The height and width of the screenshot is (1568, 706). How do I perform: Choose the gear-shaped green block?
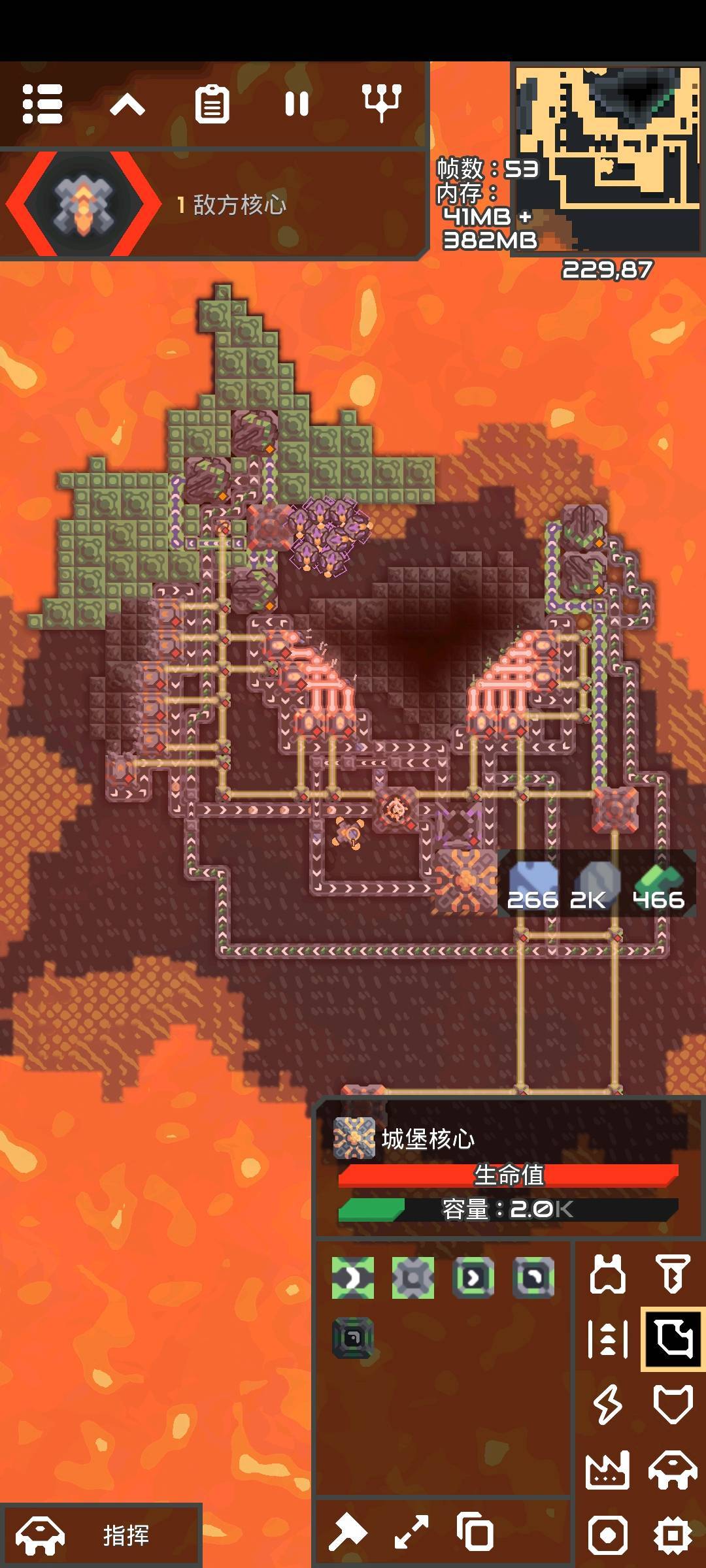413,1277
